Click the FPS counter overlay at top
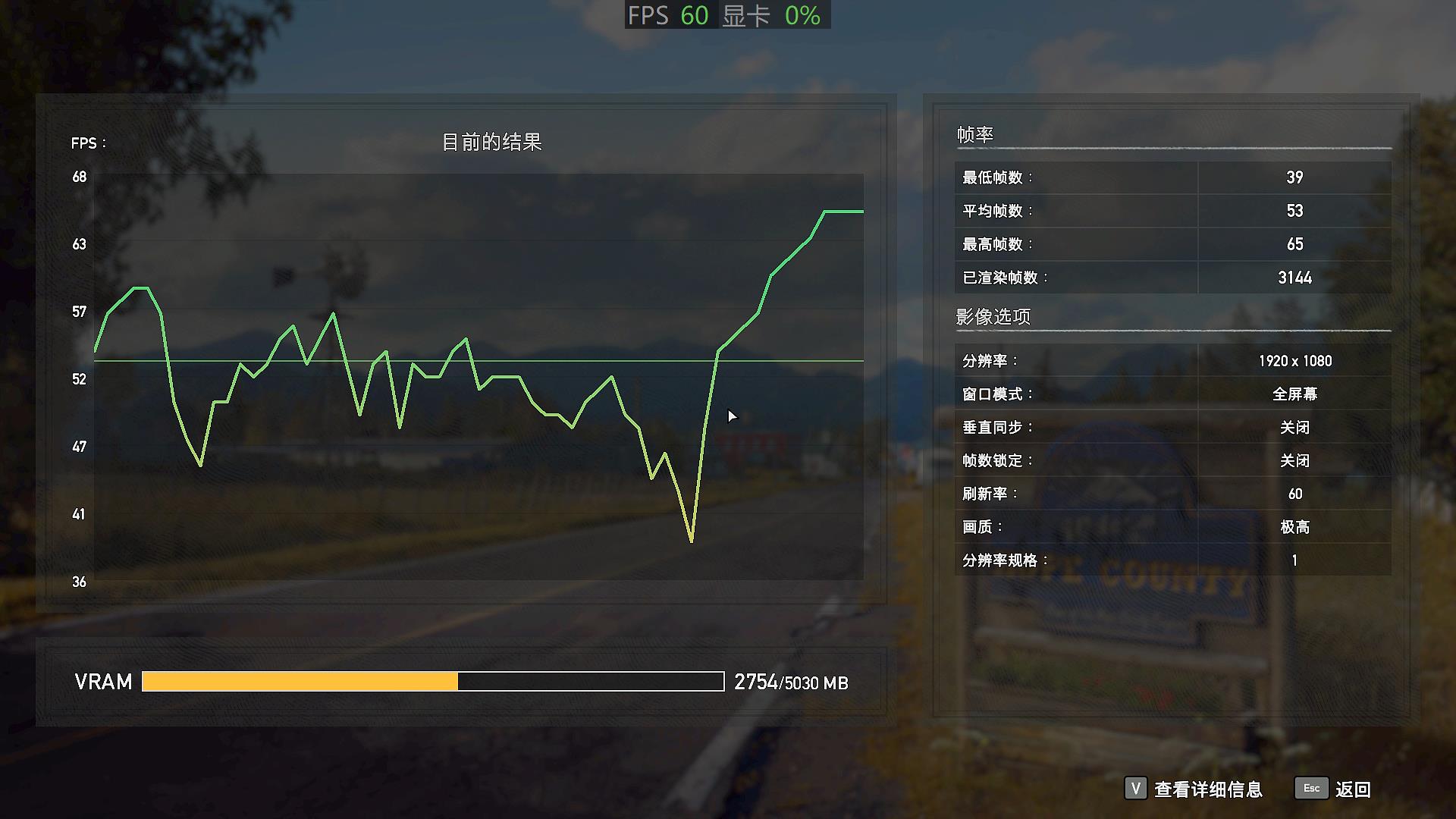Viewport: 1456px width, 819px height. pos(667,15)
